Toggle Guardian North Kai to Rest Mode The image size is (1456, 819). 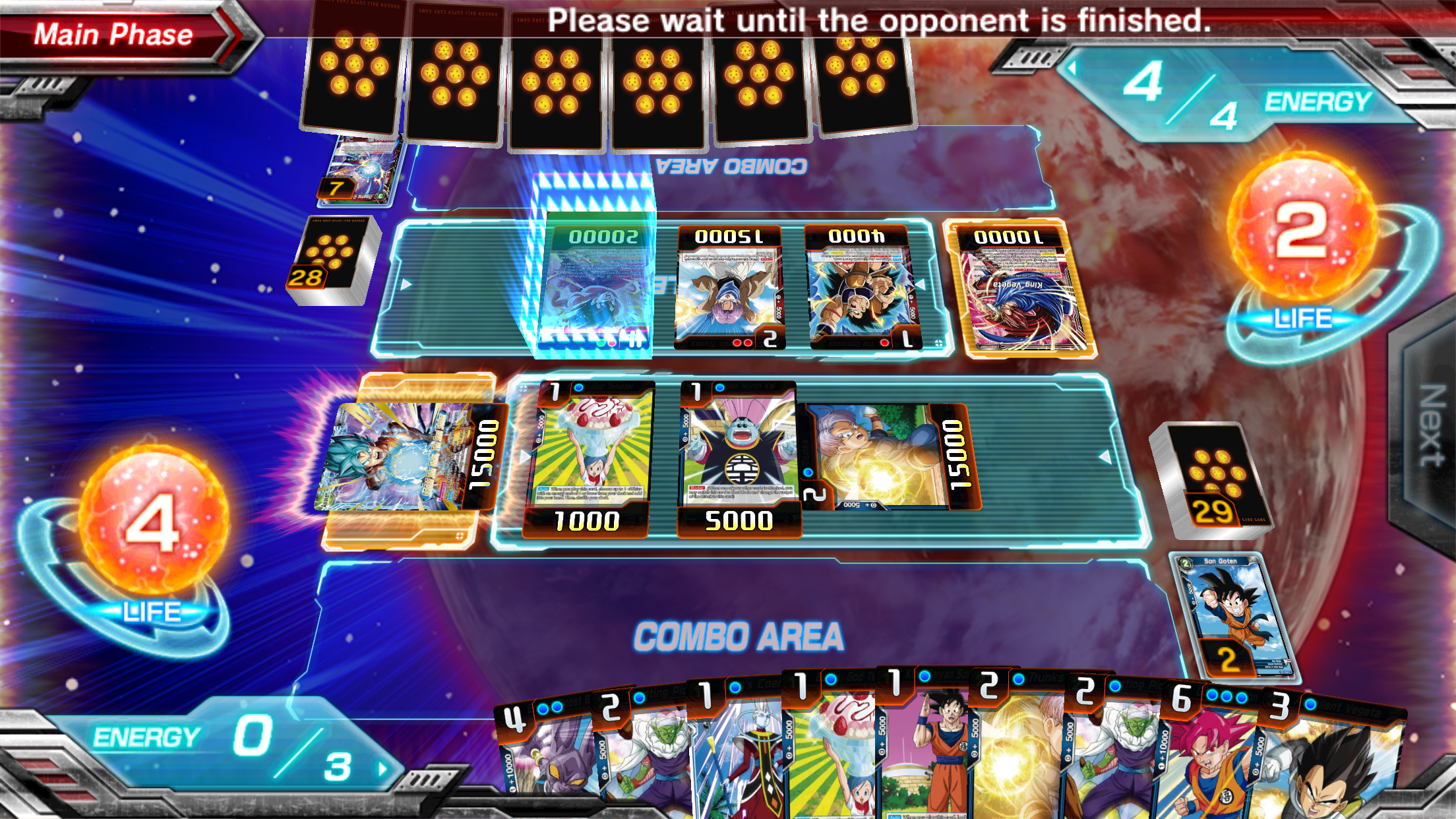(742, 455)
